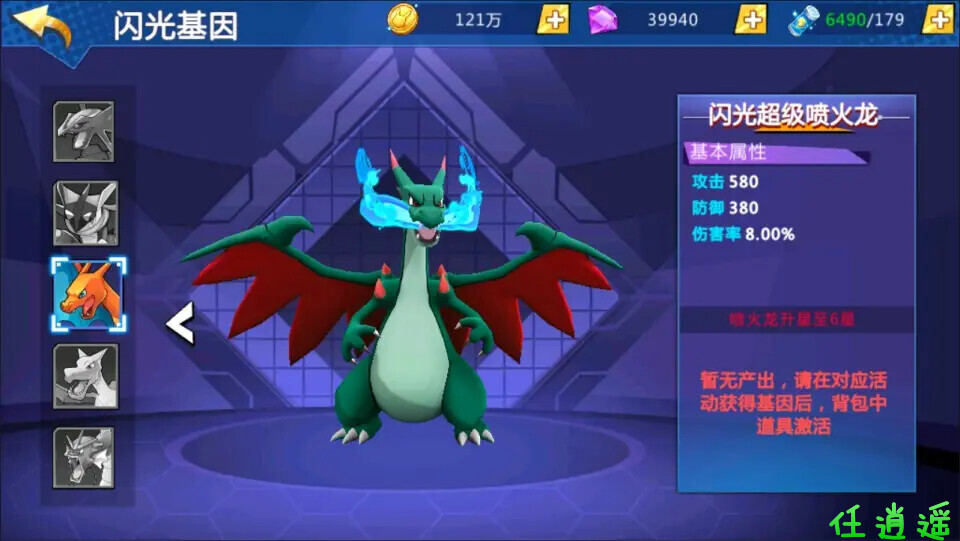This screenshot has width=960, height=541.
Task: Add gold coins with the plus button
Action: coord(552,19)
